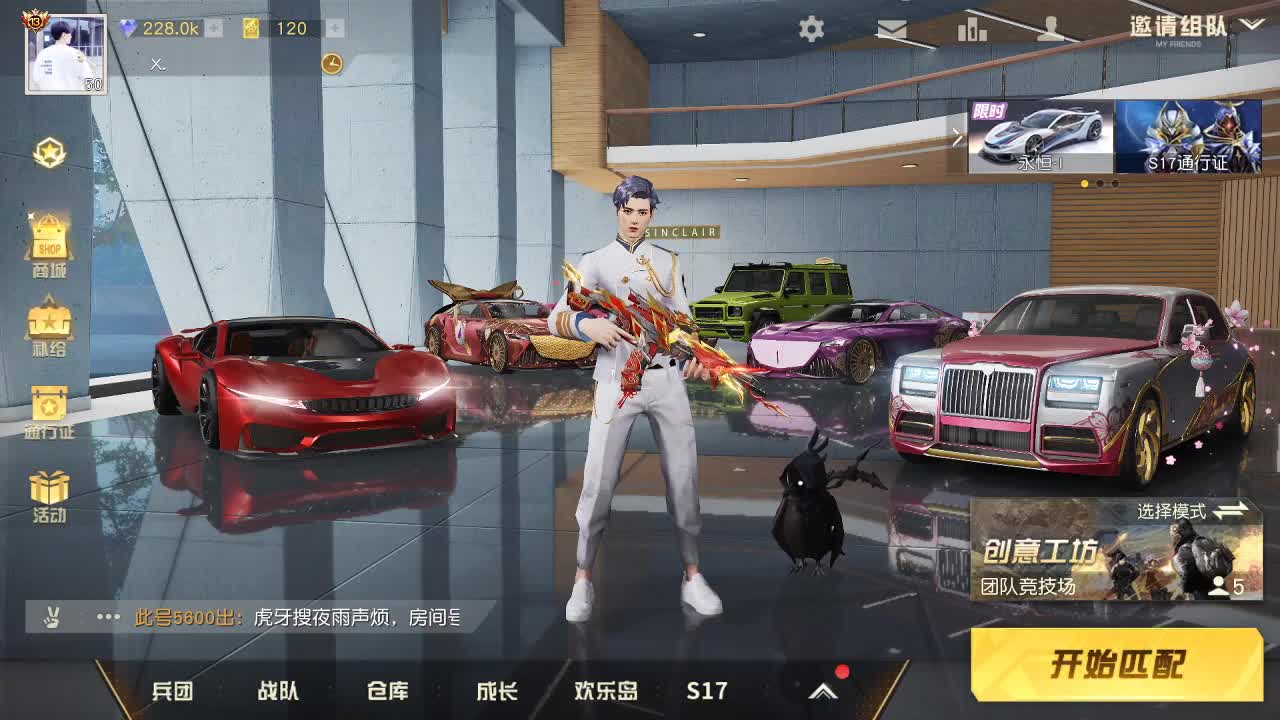Screen dimensions: 1280x720
Task: Open the S17 season tab
Action: pyautogui.click(x=707, y=690)
